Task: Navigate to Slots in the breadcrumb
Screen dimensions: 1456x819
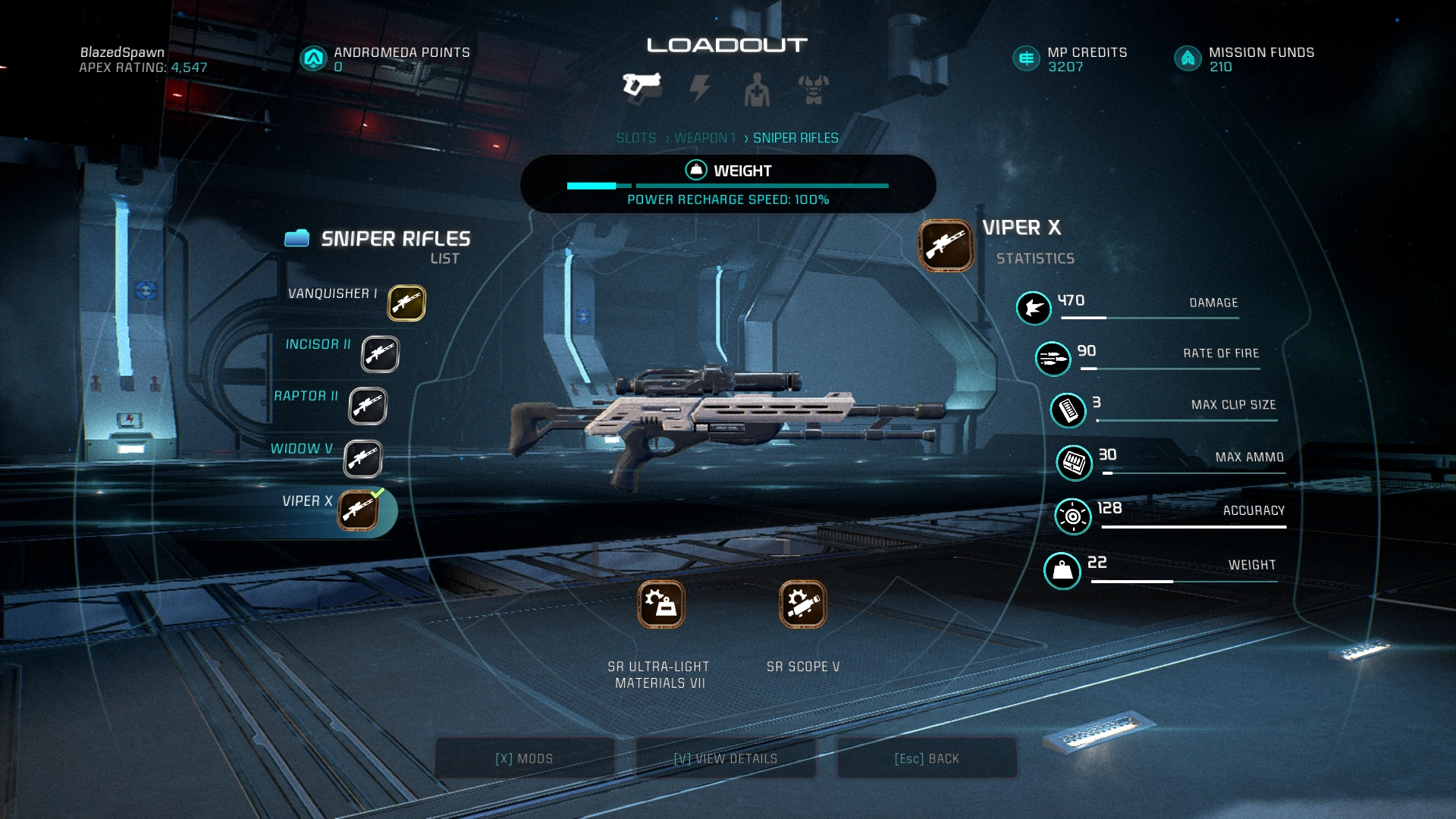Action: [635, 138]
